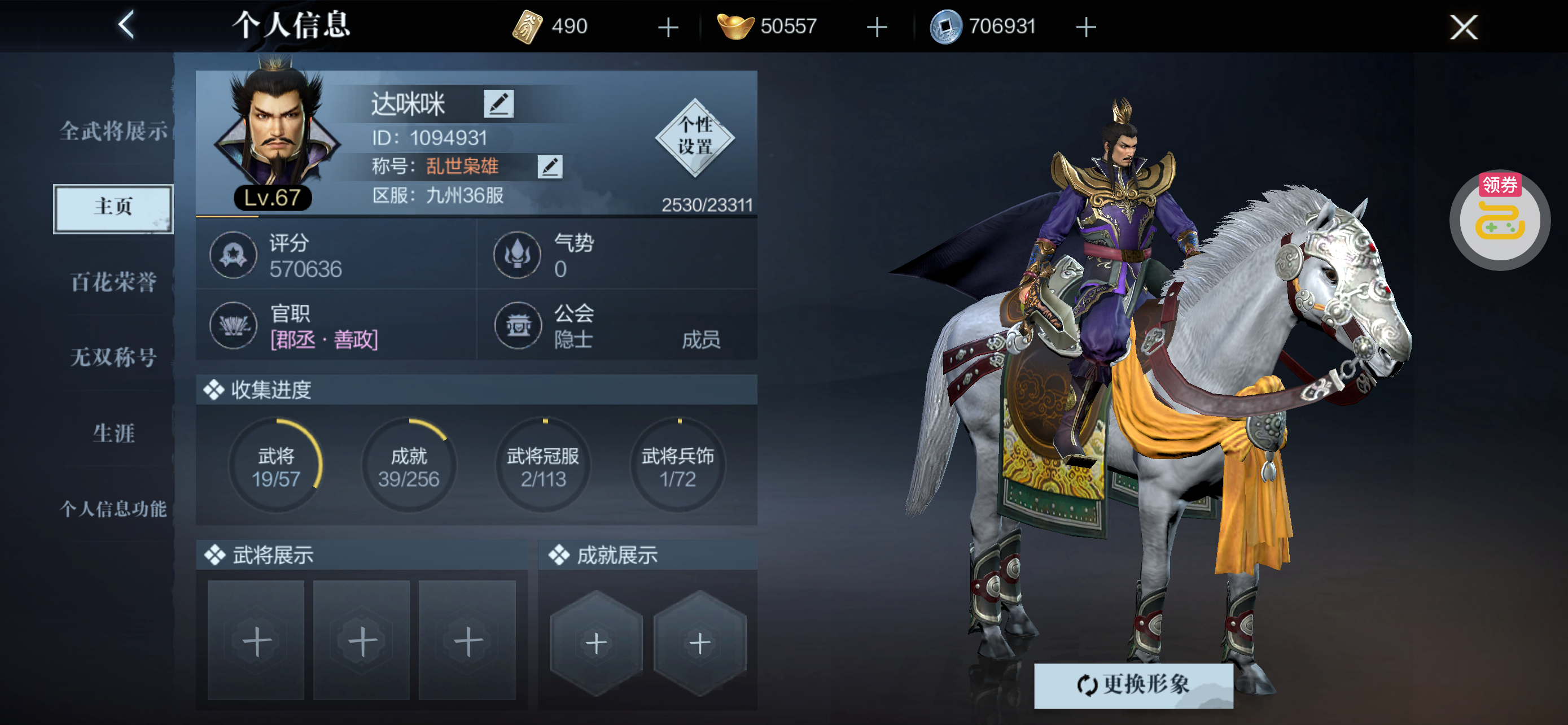
Task: Open the 个人信息功能 tab
Action: click(x=113, y=509)
